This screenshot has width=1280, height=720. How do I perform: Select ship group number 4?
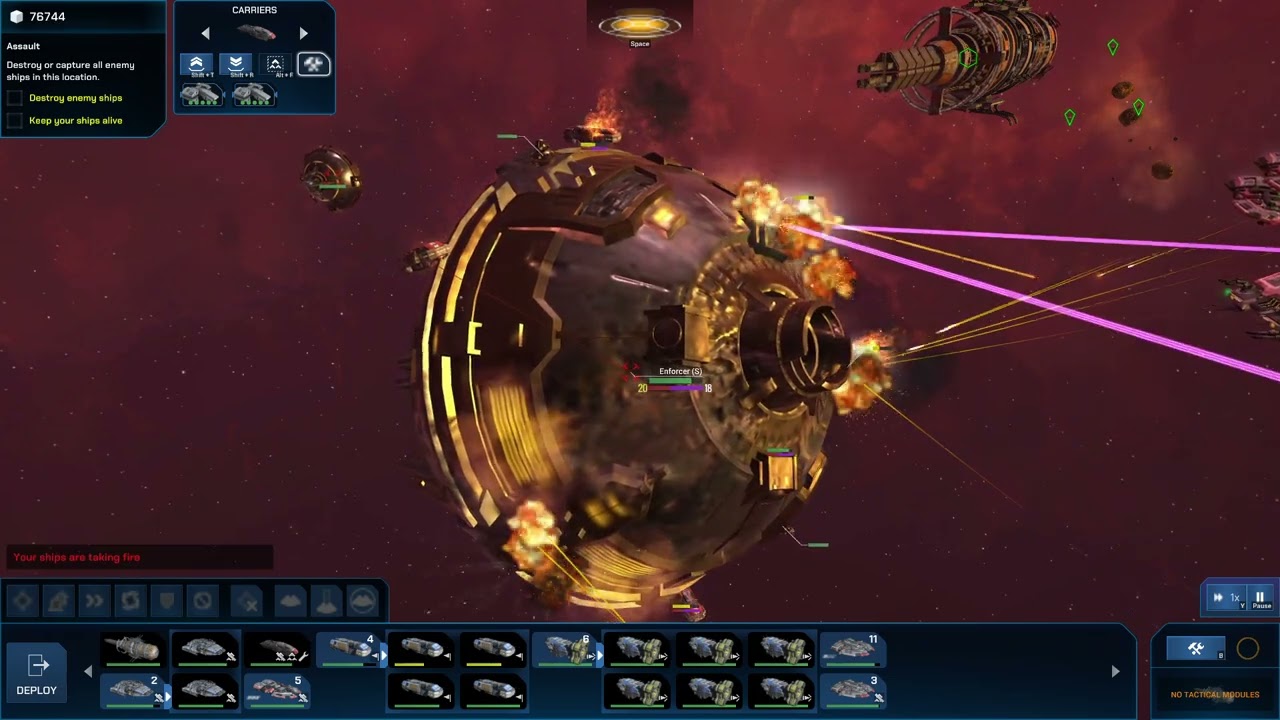tap(351, 650)
